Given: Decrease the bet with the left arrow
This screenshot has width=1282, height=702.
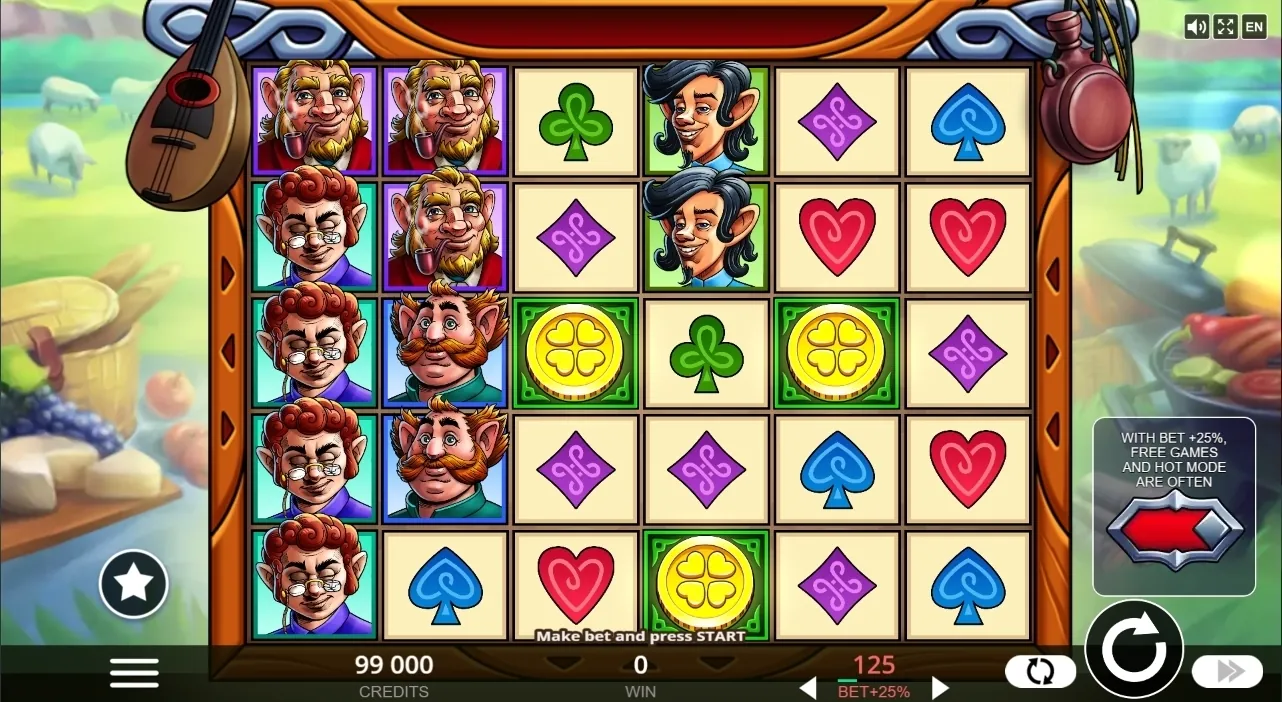Looking at the screenshot, I should tap(808, 688).
